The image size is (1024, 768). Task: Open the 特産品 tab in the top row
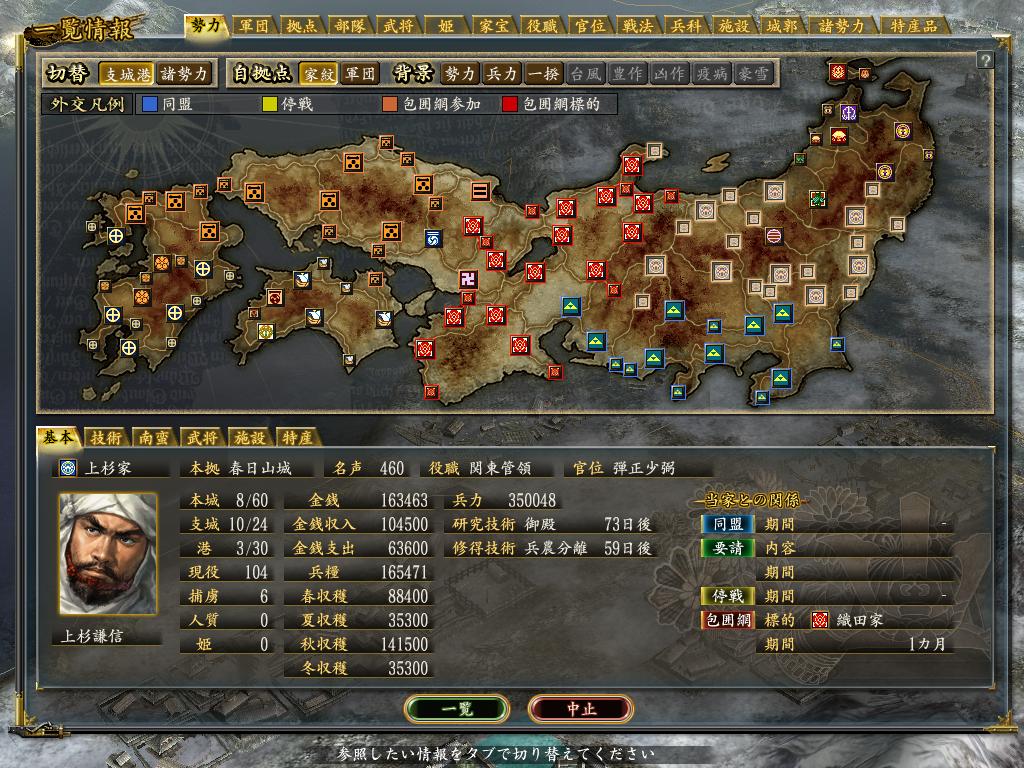pos(914,26)
